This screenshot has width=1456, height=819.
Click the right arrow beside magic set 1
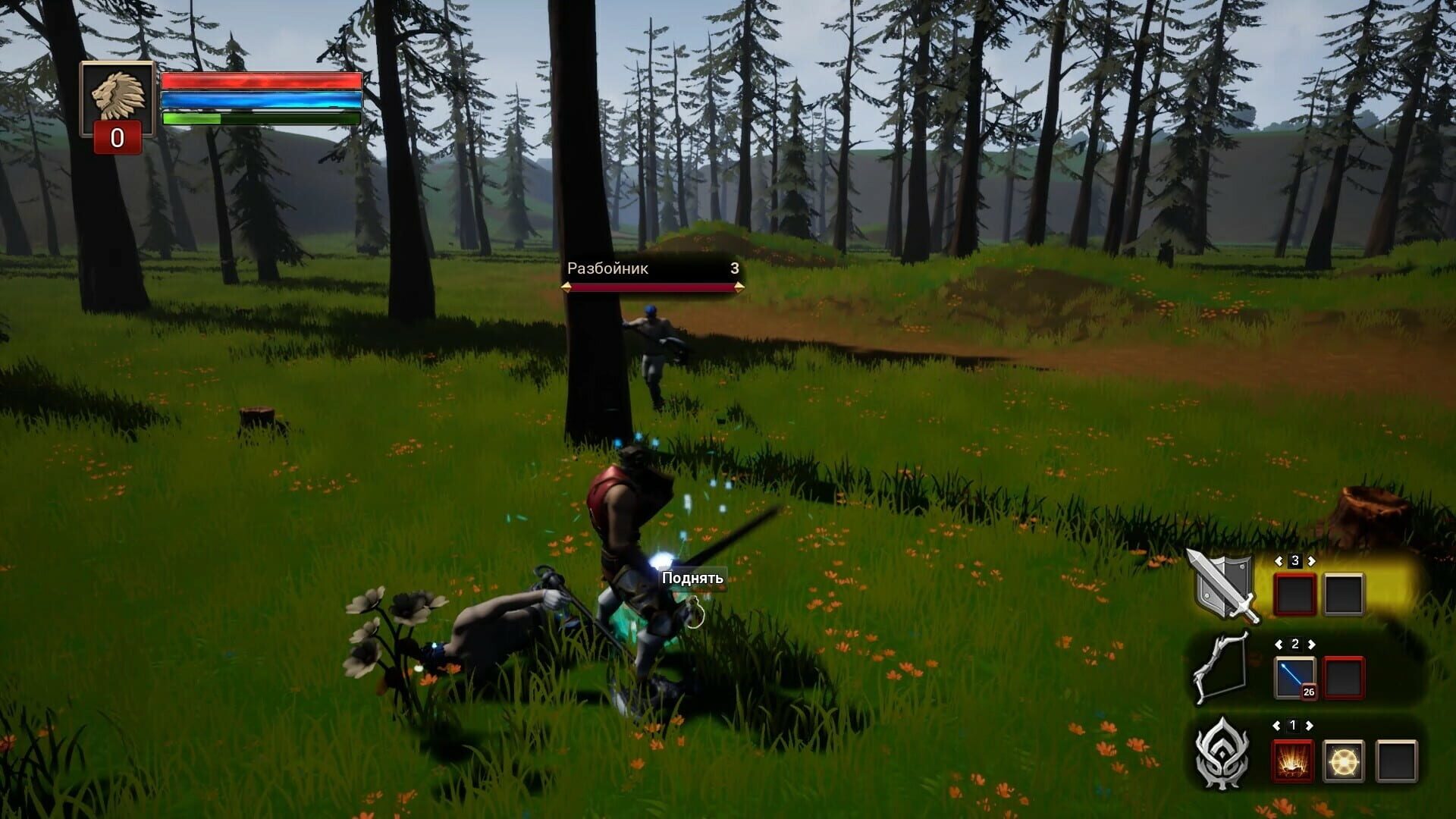pyautogui.click(x=1310, y=724)
